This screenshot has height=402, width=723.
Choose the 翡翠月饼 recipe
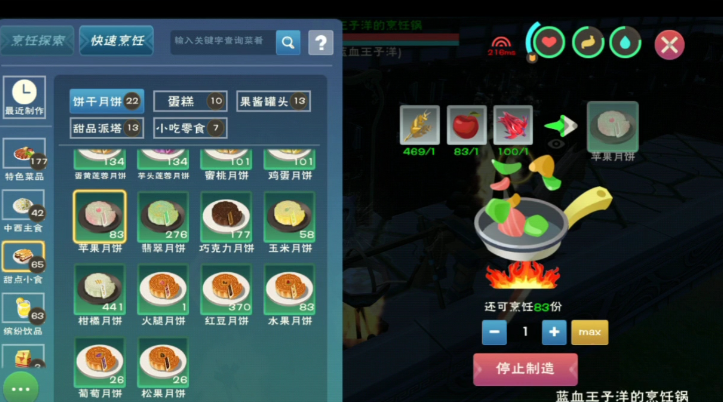[164, 220]
